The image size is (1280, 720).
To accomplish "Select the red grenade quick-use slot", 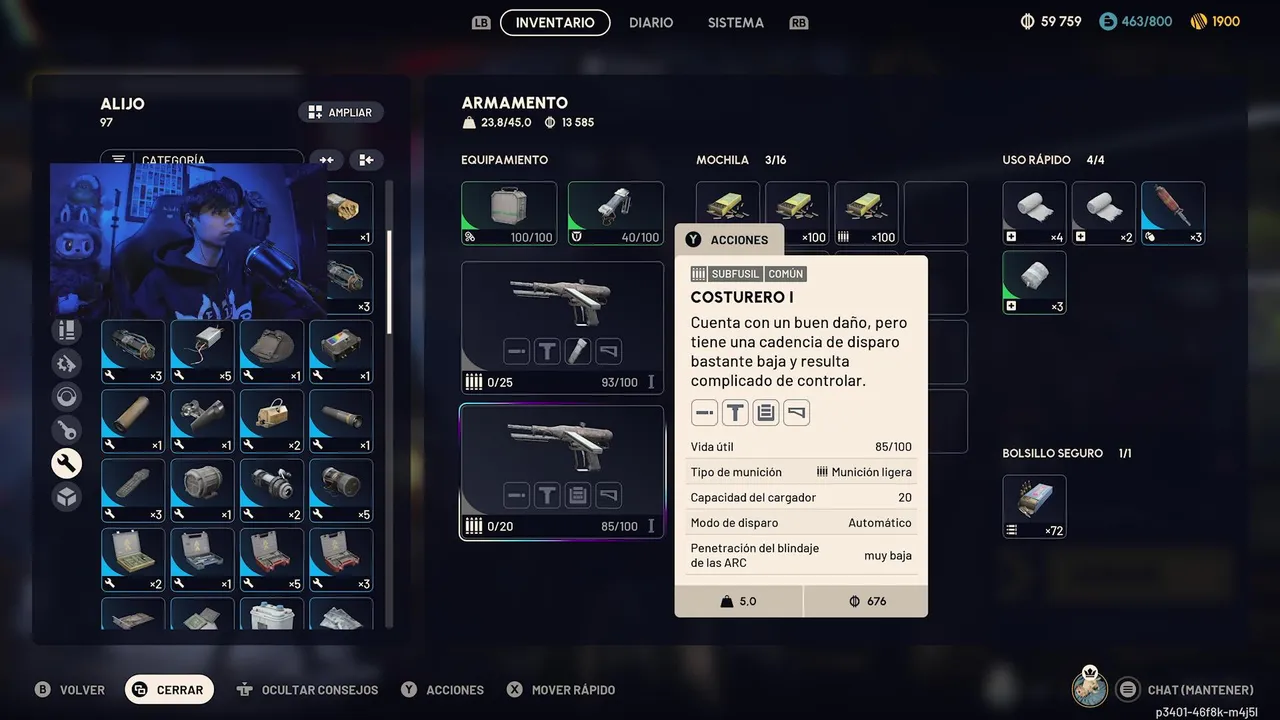I will [1172, 213].
